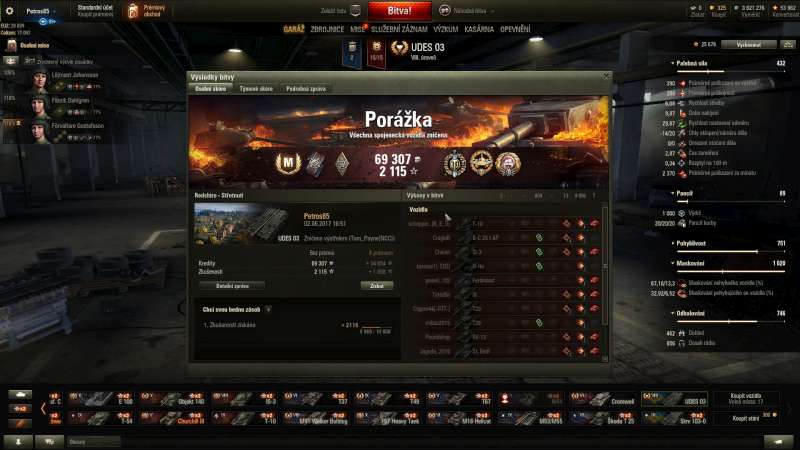Switch to the Týmové skóre tab
This screenshot has width=800, height=450.
[256, 89]
